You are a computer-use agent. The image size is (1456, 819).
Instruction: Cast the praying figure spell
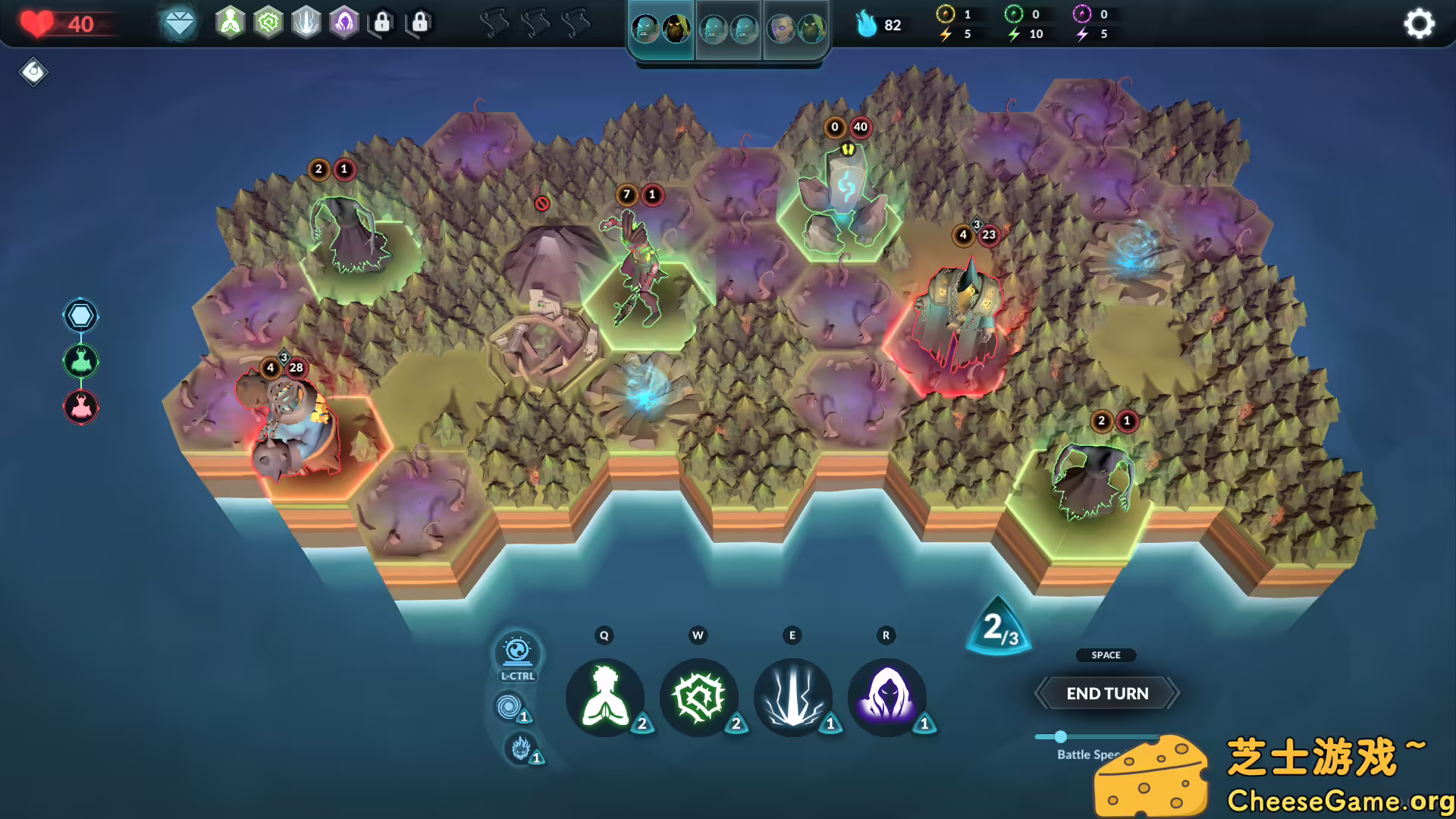tap(604, 697)
